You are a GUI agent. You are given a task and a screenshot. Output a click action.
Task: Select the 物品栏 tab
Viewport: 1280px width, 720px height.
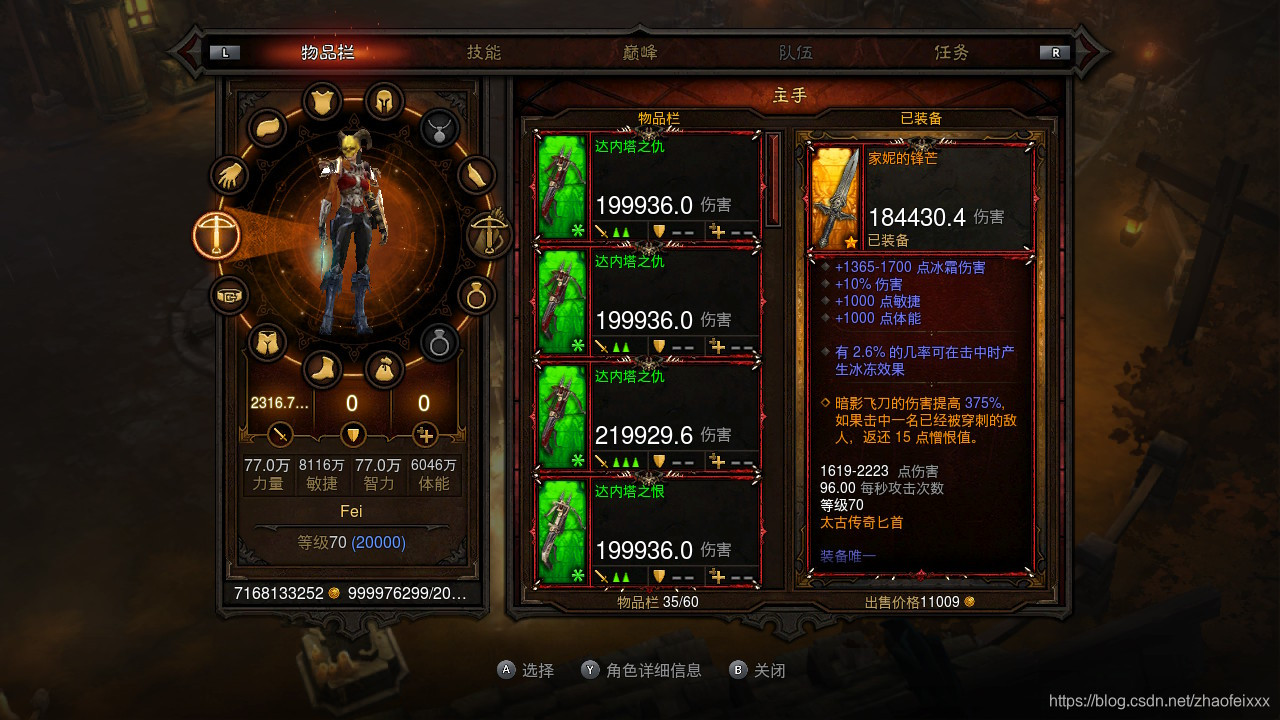(x=328, y=52)
